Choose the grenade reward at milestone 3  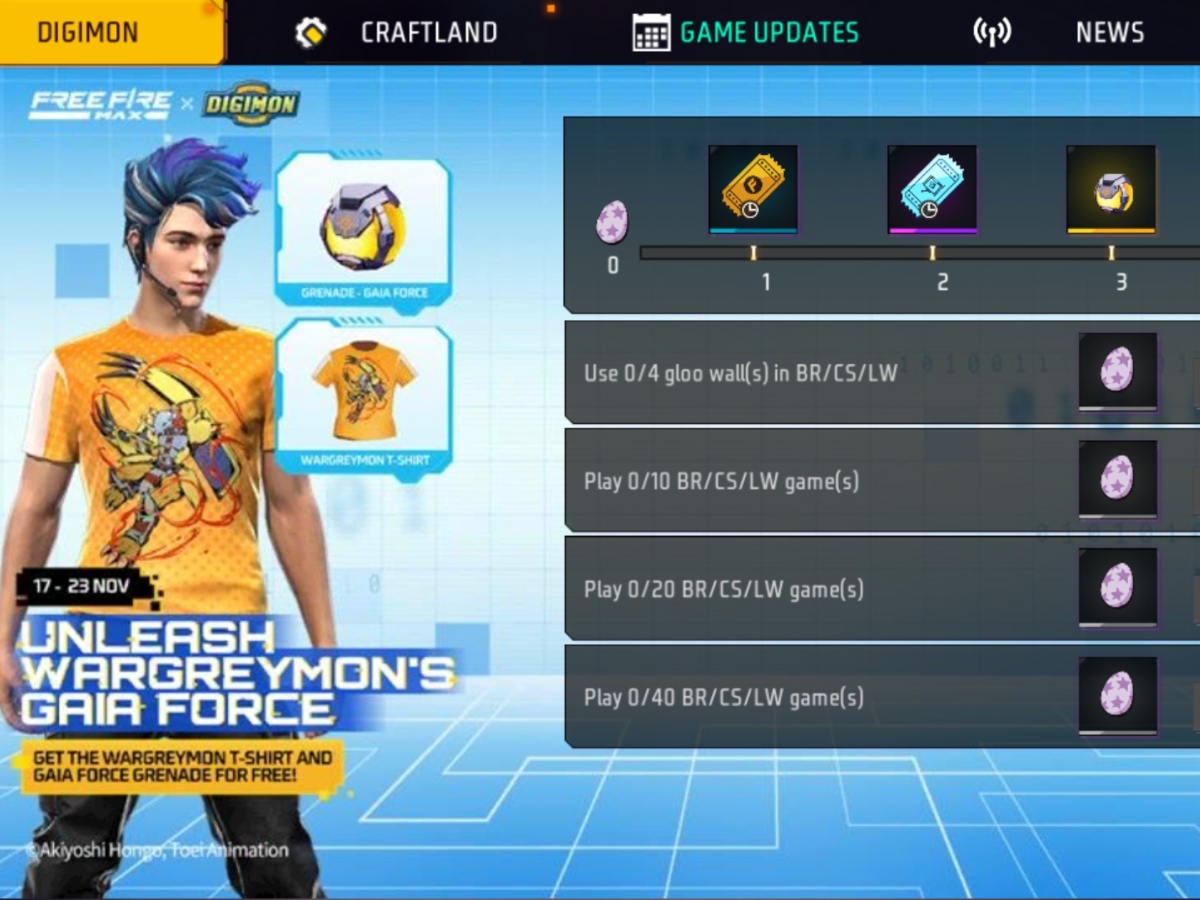1111,189
